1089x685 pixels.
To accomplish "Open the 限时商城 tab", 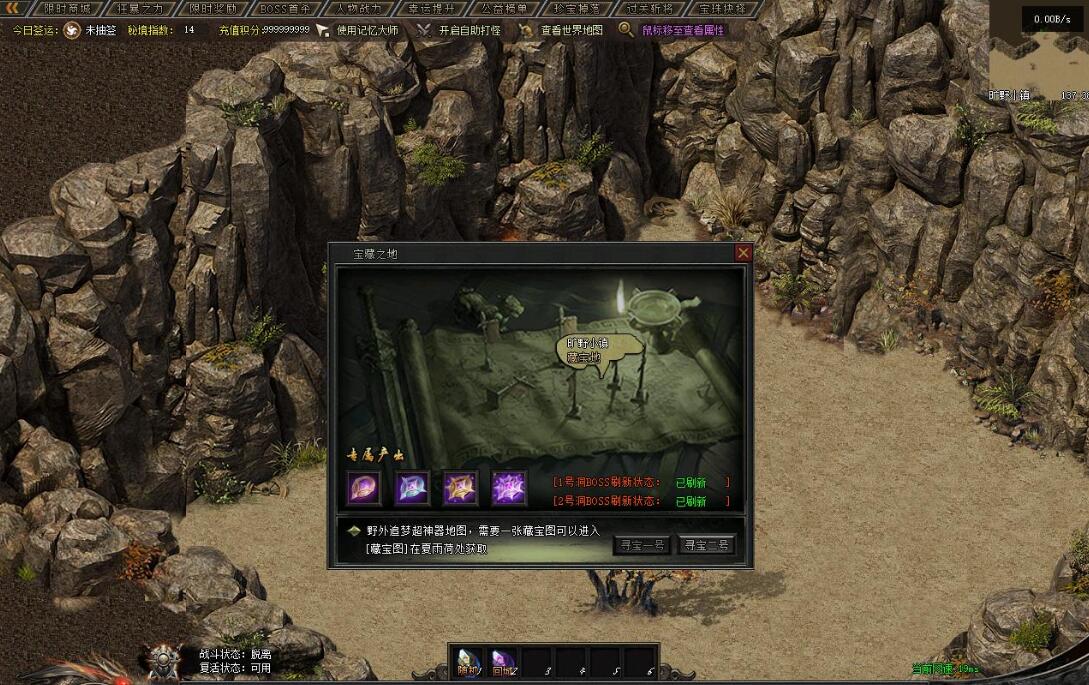I will [x=66, y=8].
